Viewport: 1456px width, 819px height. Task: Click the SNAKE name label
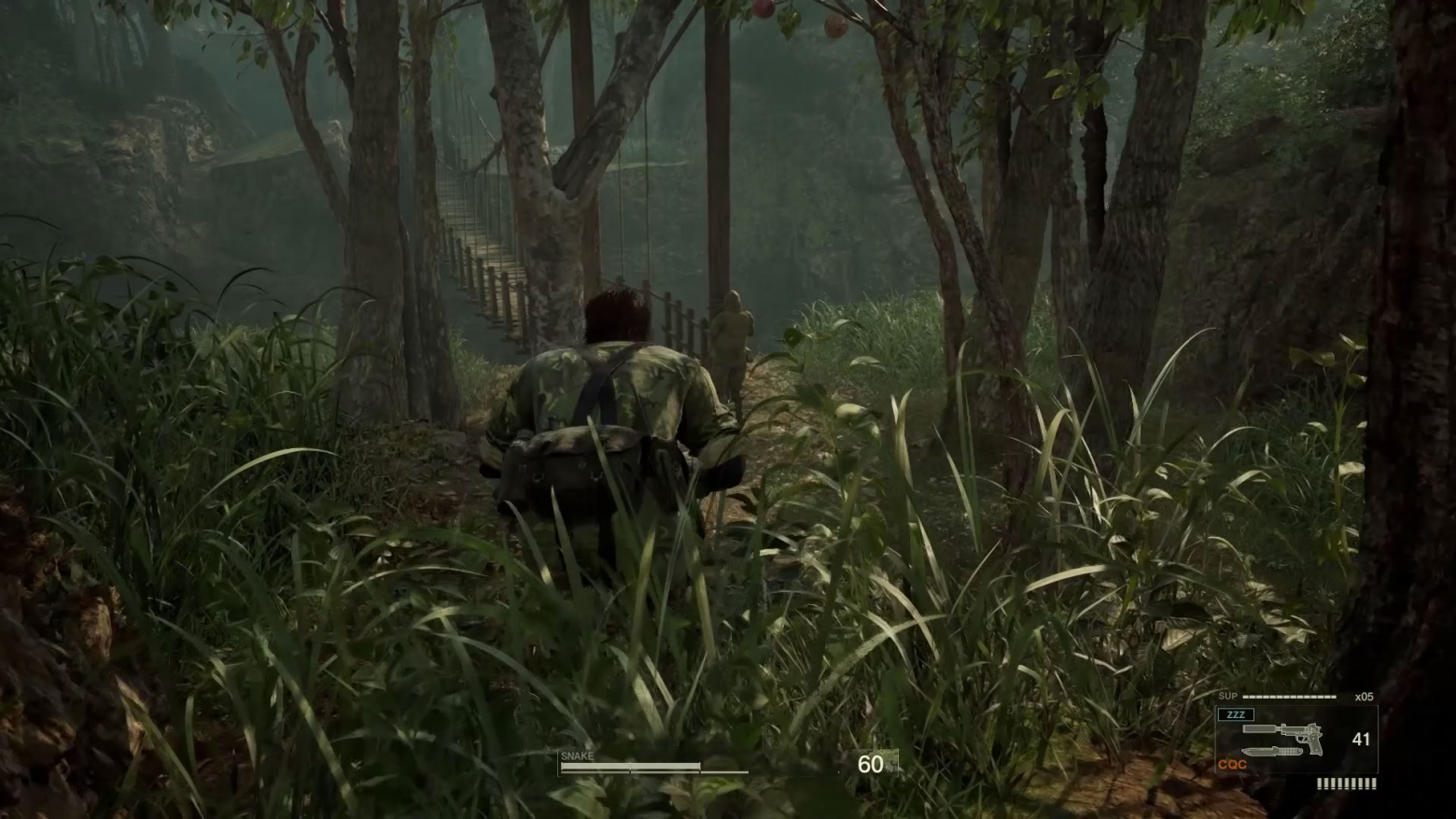(577, 755)
